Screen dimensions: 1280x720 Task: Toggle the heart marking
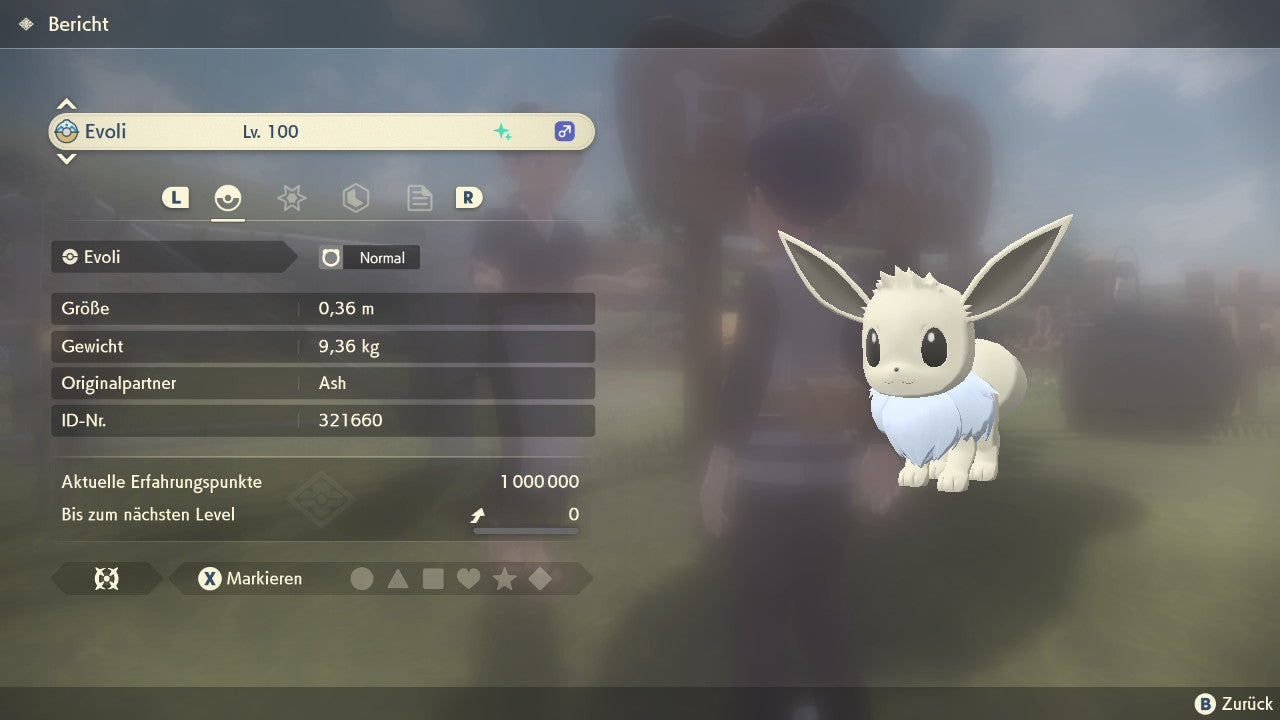coord(468,579)
